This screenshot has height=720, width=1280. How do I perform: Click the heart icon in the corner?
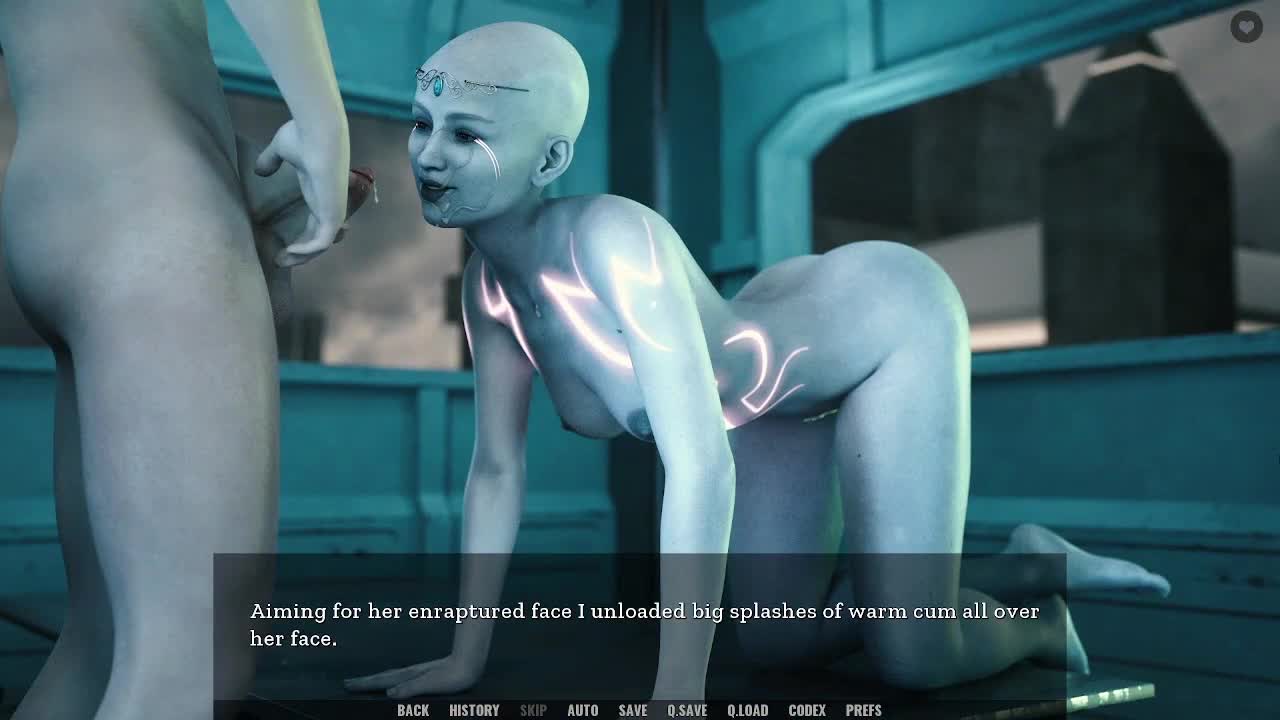coord(1246,27)
